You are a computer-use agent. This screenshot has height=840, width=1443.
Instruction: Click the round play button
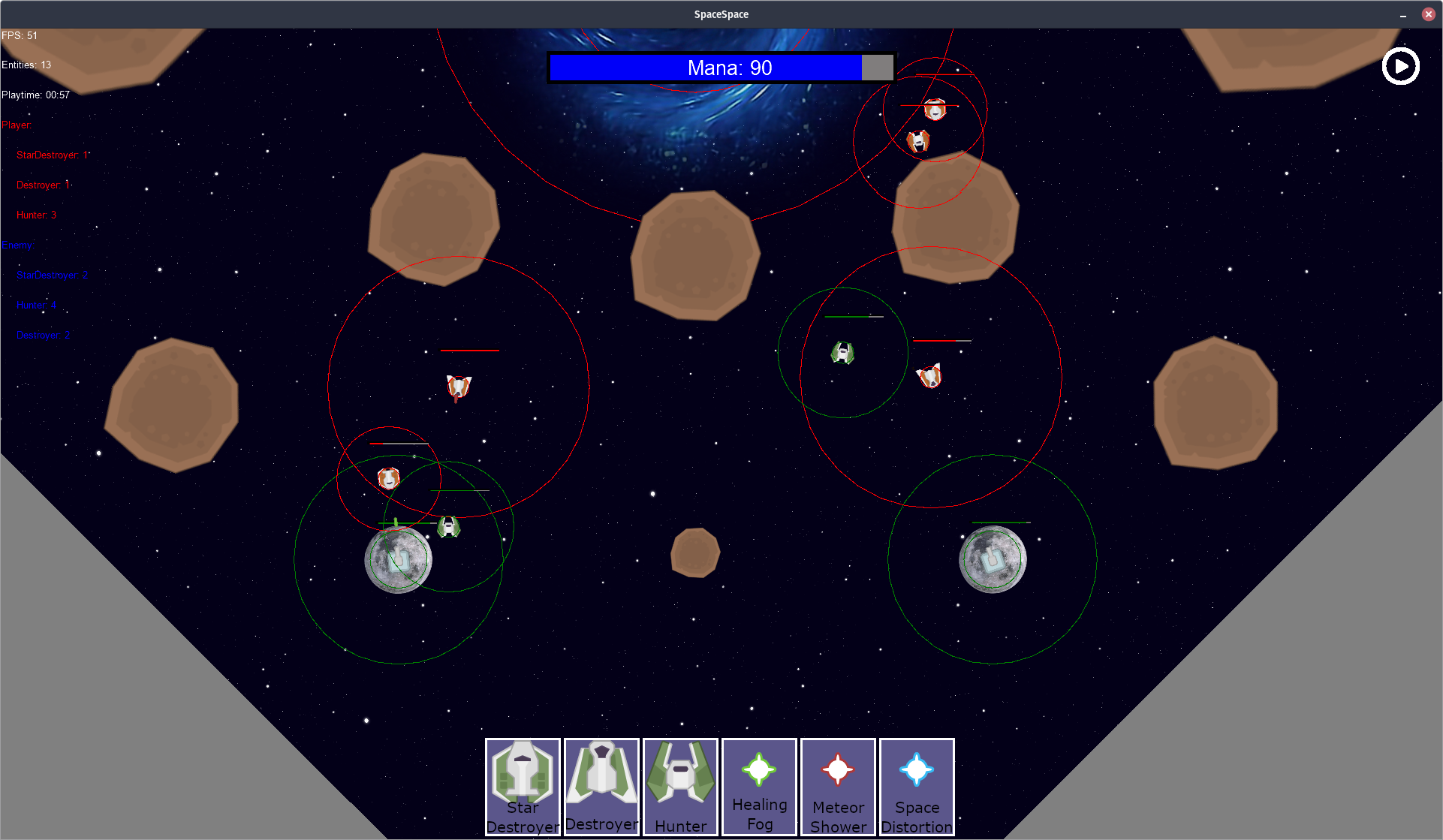[x=1400, y=66]
